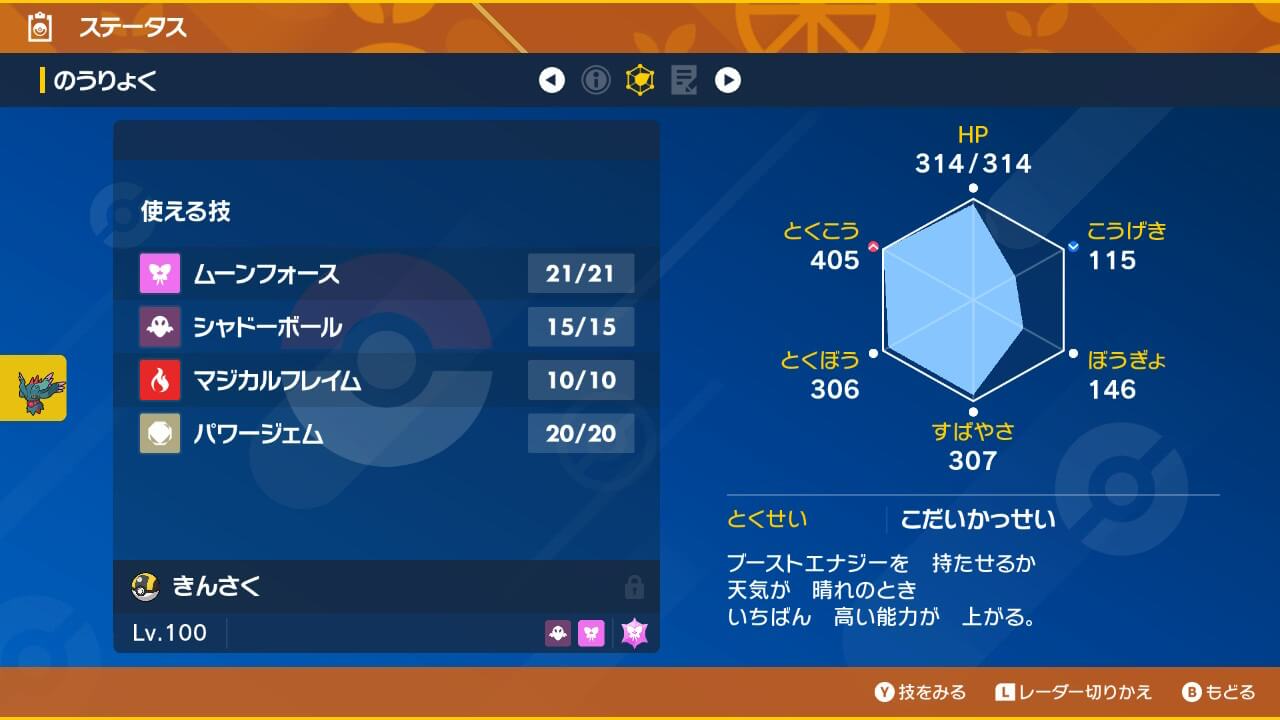This screenshot has width=1280, height=720.
Task: Click the right navigation arrow in the header
Action: pyautogui.click(x=729, y=81)
